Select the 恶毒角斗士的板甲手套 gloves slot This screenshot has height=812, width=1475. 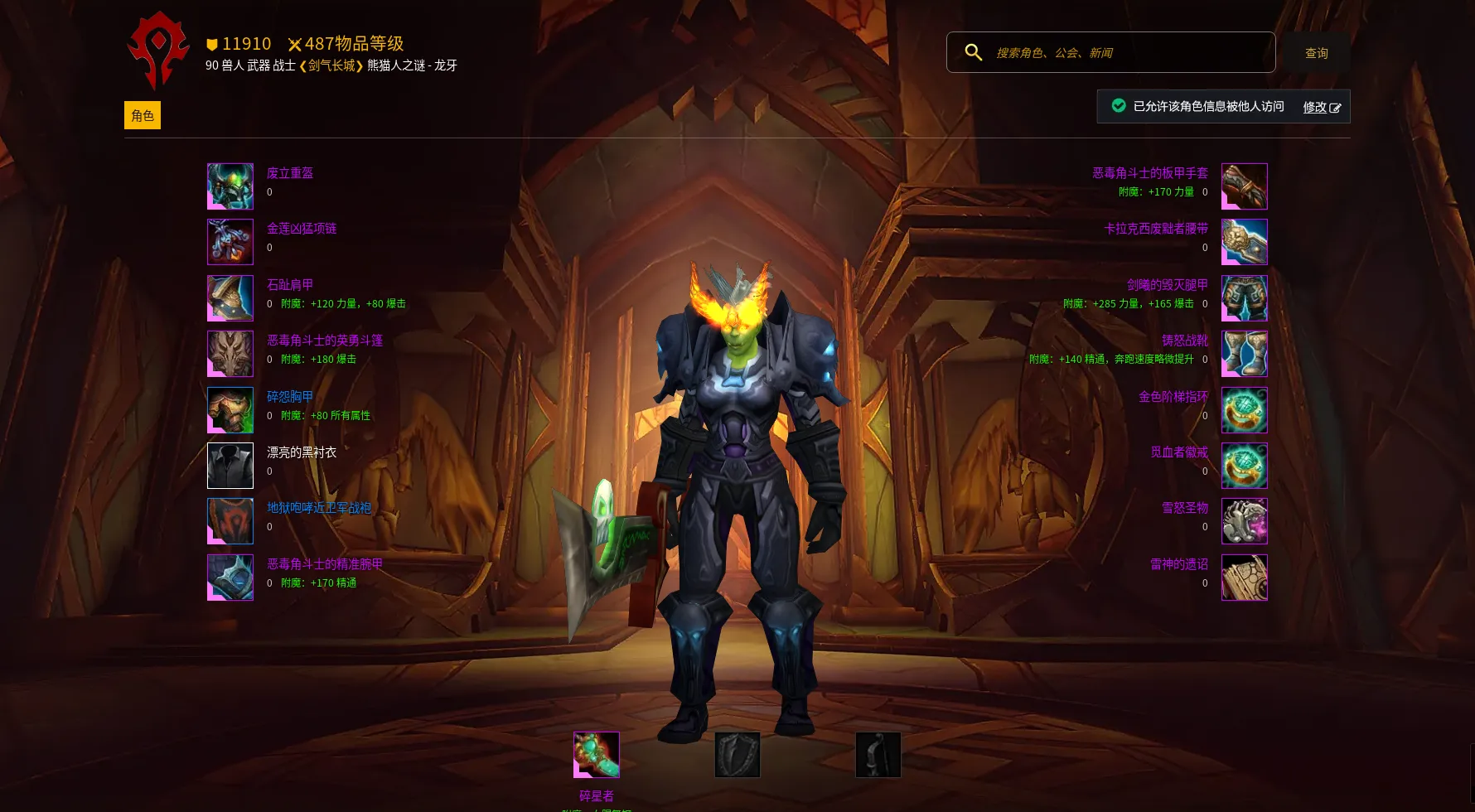coord(1244,186)
